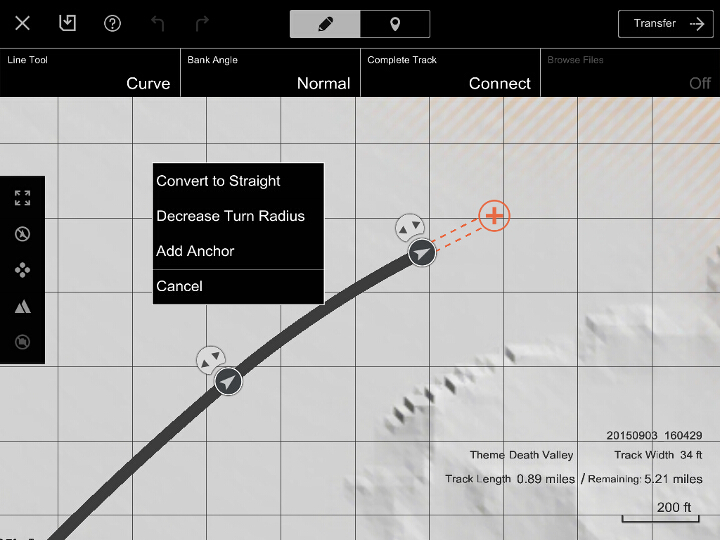This screenshot has height=540, width=720.
Task: Switch to the map pin mode tab
Action: tap(395, 24)
